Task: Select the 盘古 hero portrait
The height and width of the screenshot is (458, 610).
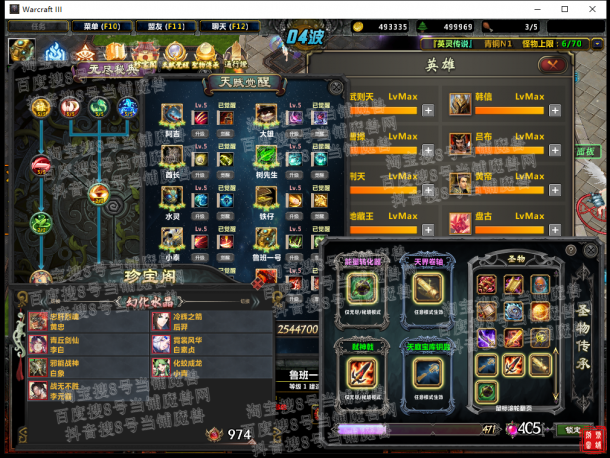Action: pyautogui.click(x=460, y=224)
